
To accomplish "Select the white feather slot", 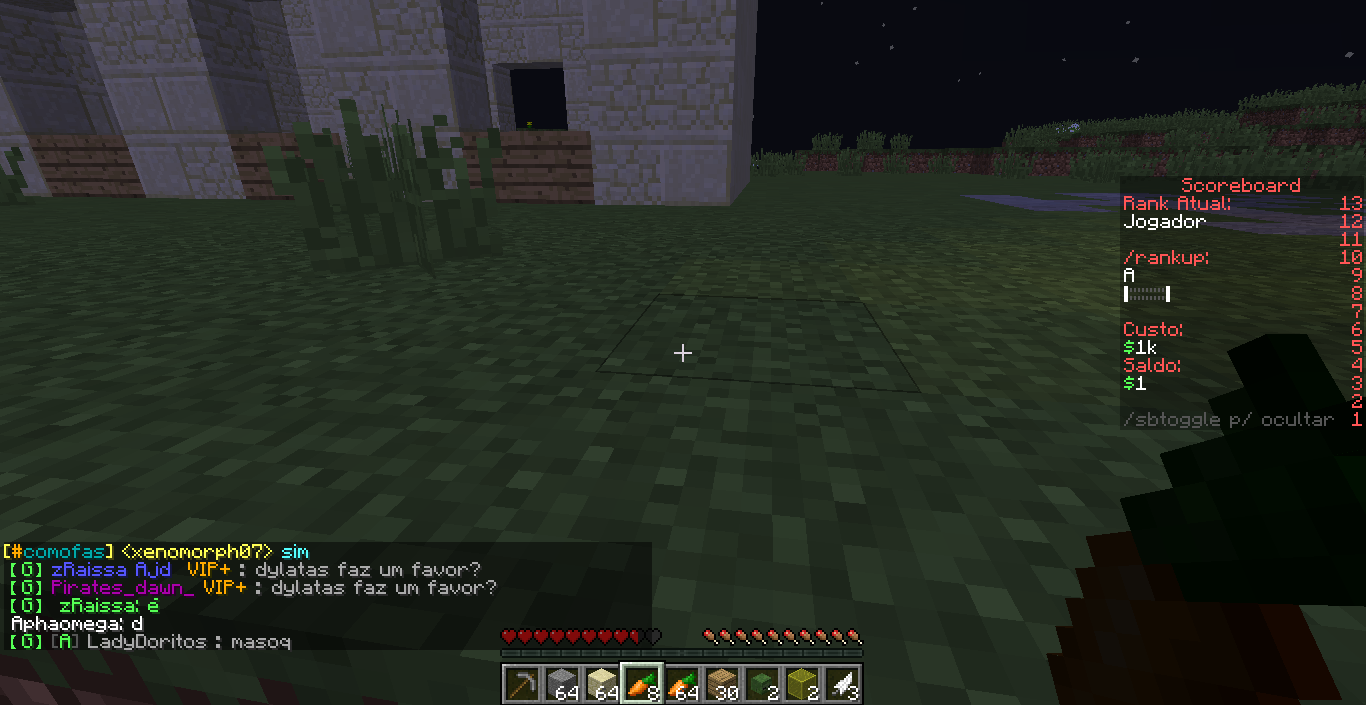I will (841, 685).
